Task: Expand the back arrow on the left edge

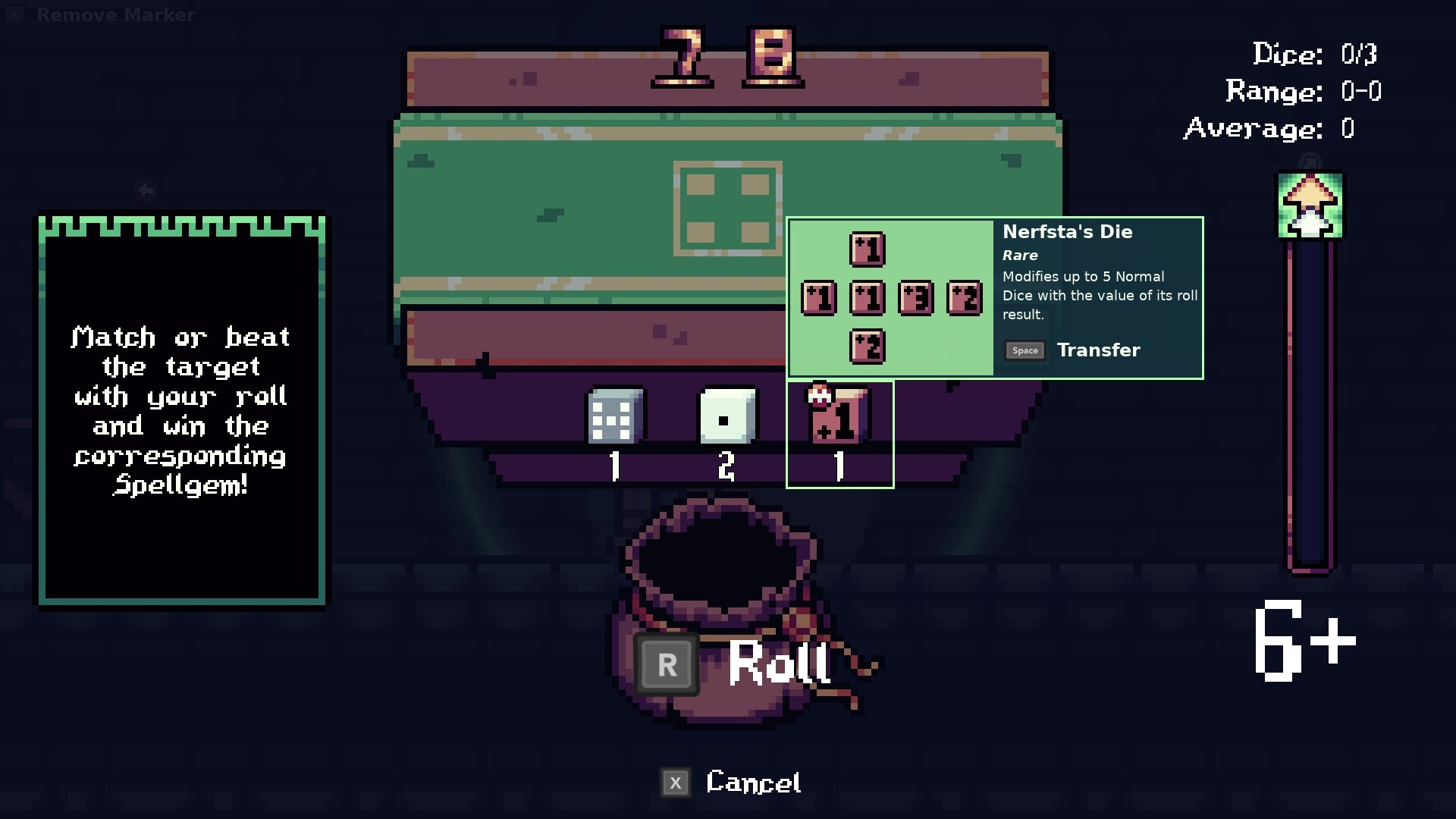Action: tap(146, 190)
